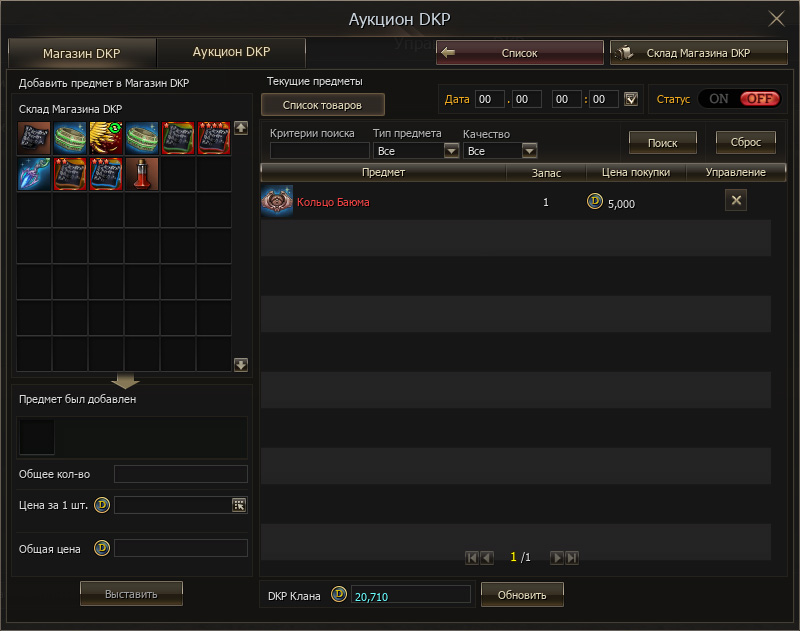Image resolution: width=800 pixels, height=631 pixels.
Task: Toggle the Статус ON/OFF switch
Action: [739, 99]
